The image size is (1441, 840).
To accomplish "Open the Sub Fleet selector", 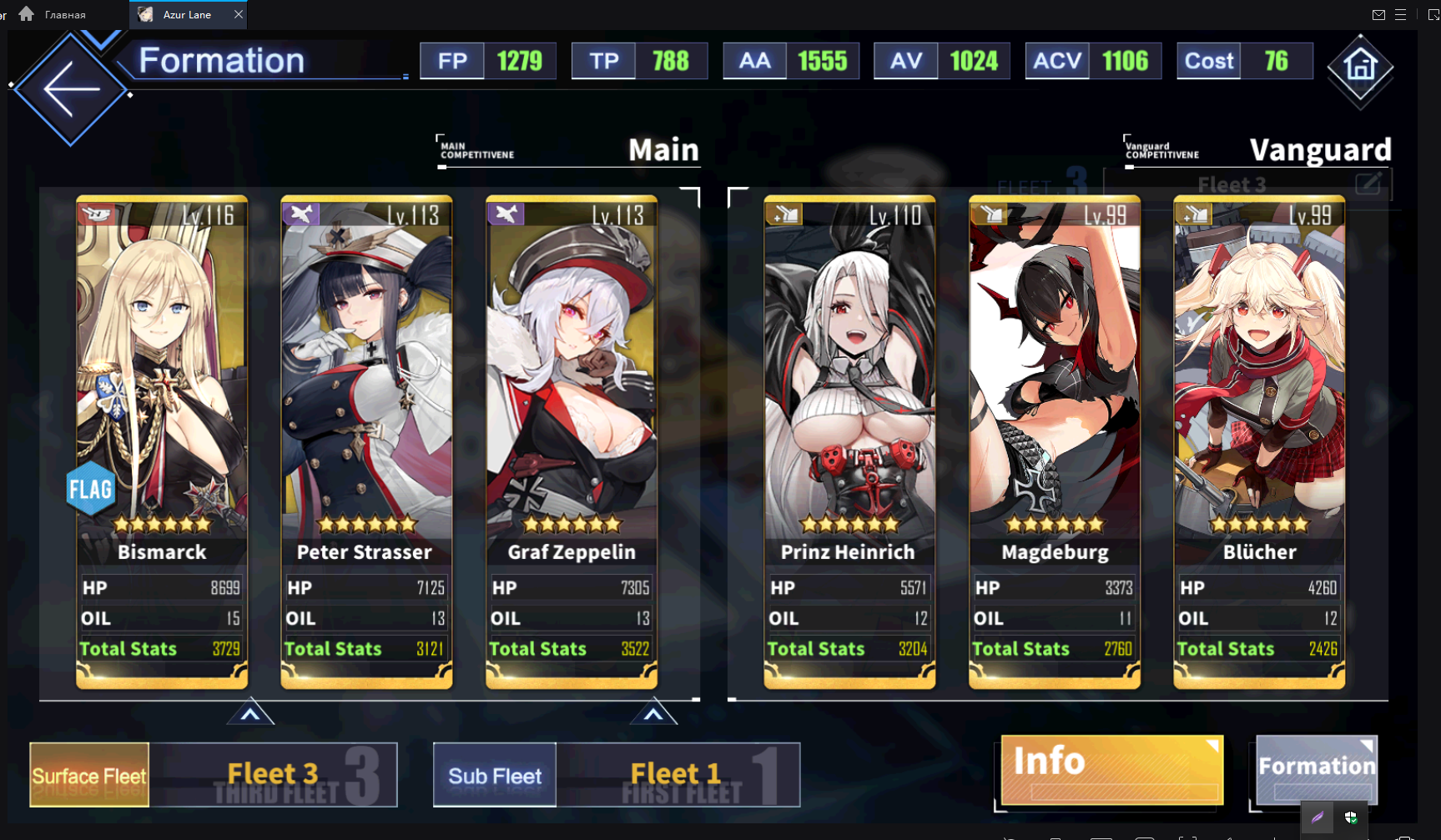I will 495,775.
